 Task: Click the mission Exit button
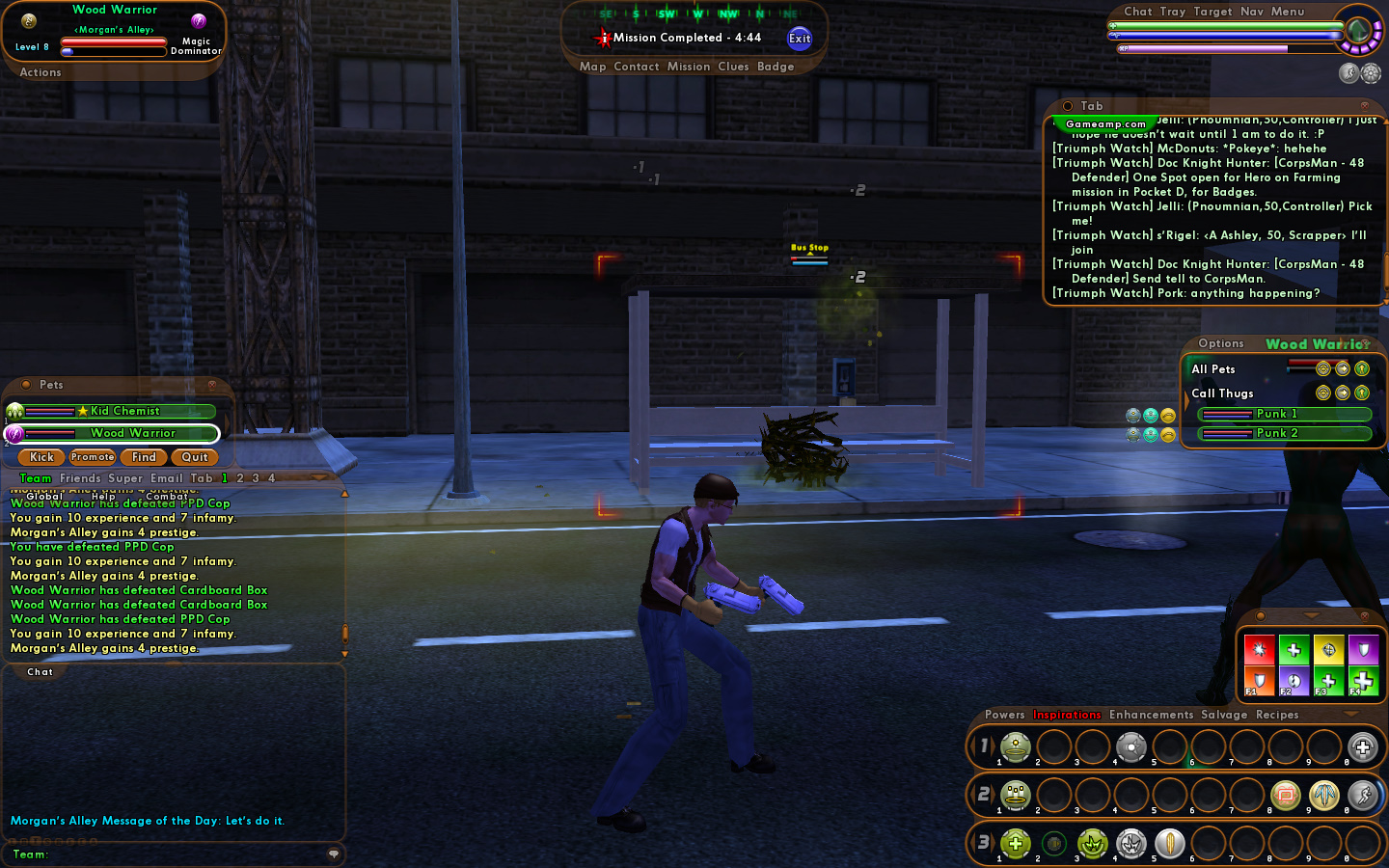800,39
